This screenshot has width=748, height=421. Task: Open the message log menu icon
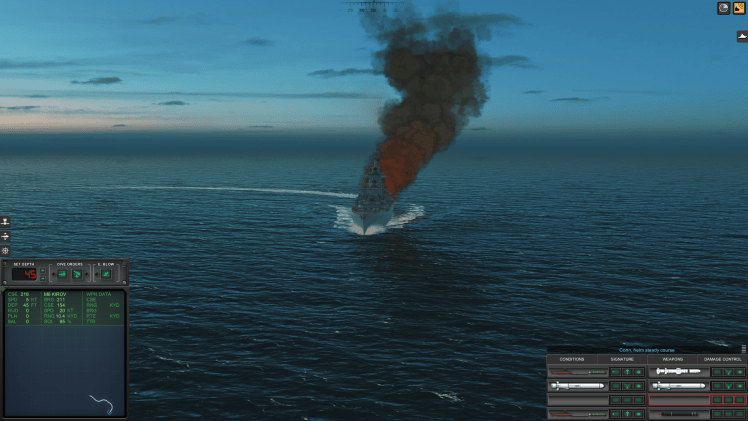point(743,349)
